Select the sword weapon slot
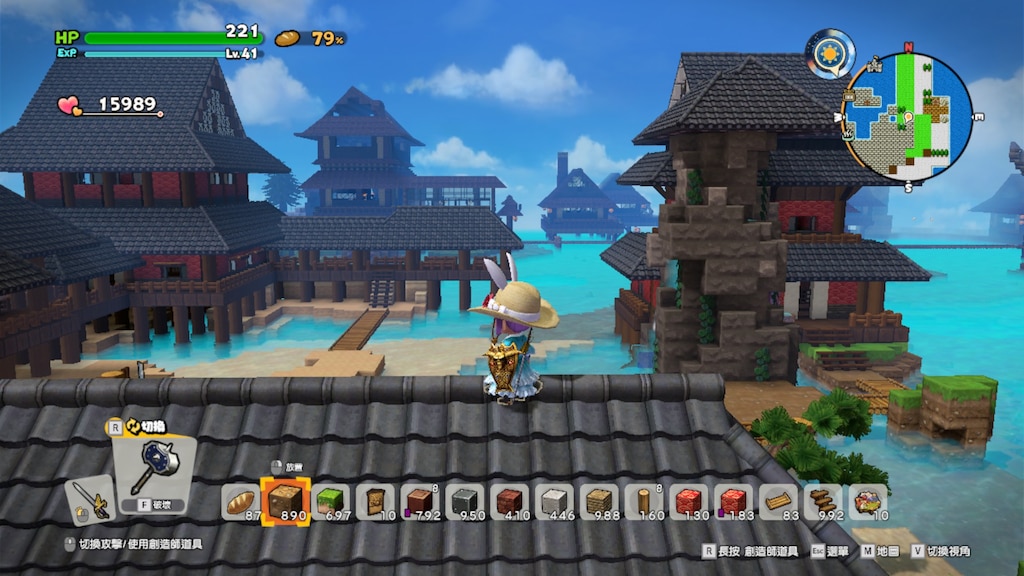The image size is (1024, 576). [x=88, y=498]
